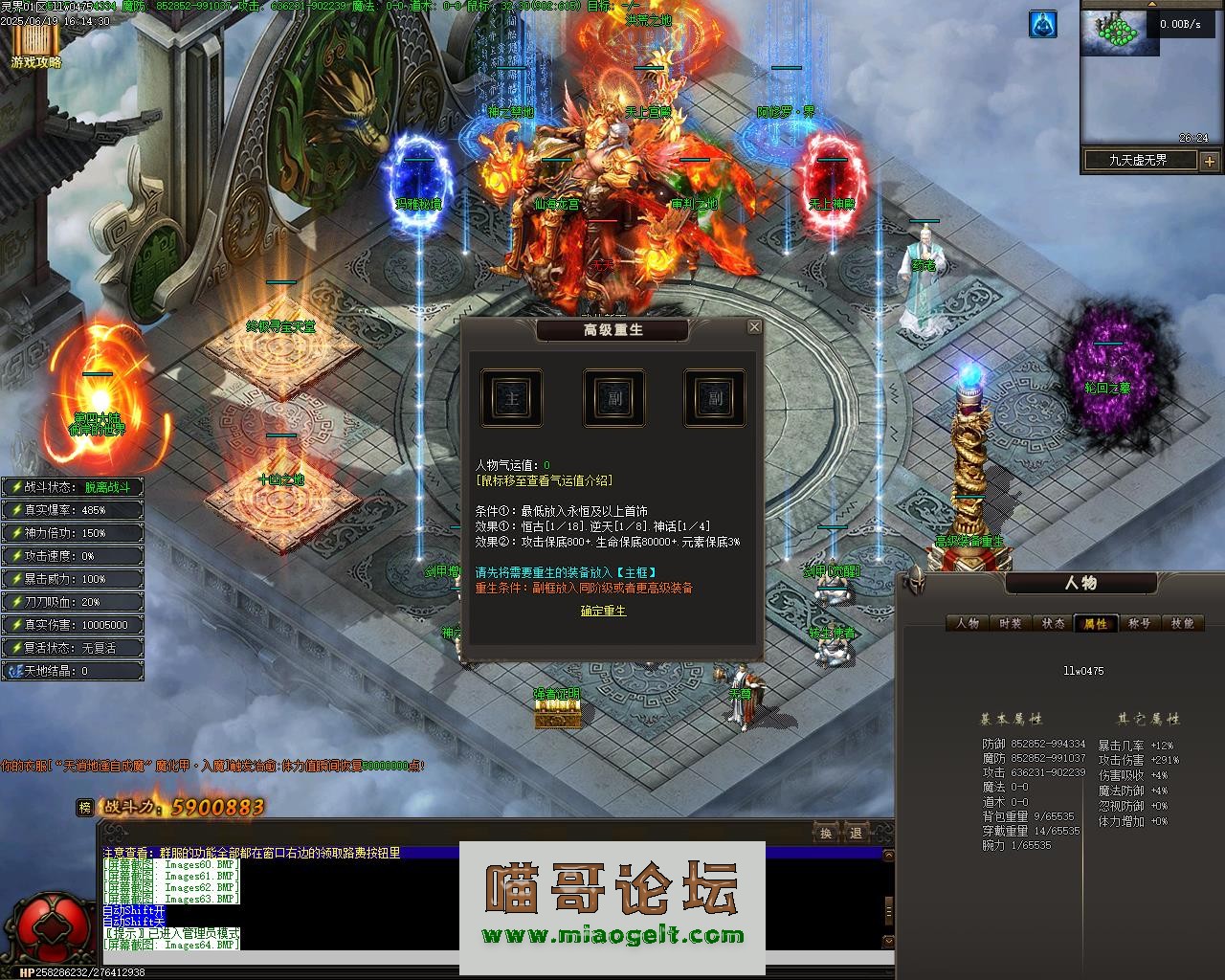Image resolution: width=1225 pixels, height=980 pixels.
Task: Switch to the 称号 titles tab
Action: pos(1139,623)
